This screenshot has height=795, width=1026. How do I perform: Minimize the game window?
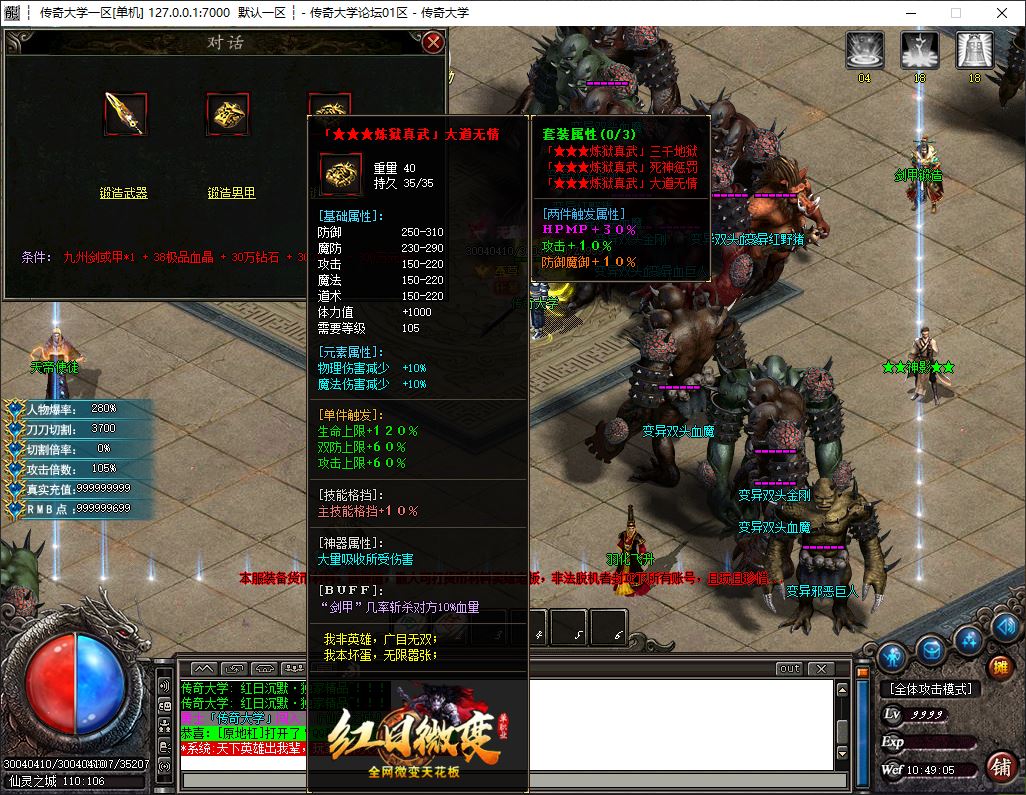click(x=909, y=13)
